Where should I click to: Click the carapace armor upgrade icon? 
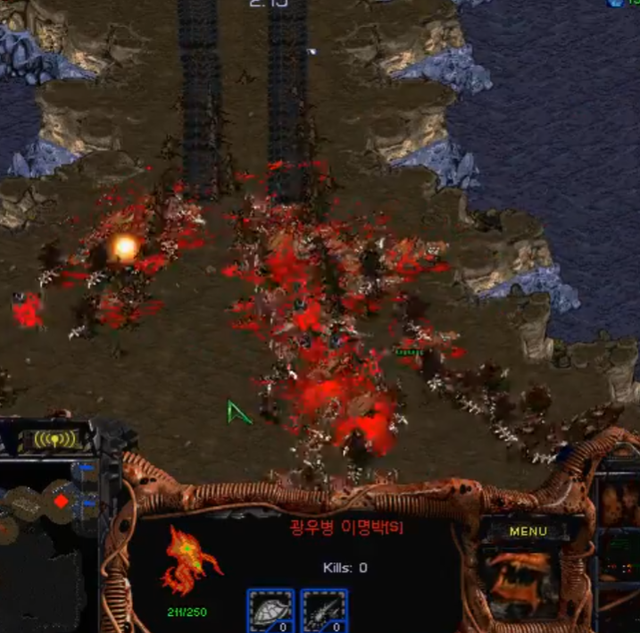(270, 610)
